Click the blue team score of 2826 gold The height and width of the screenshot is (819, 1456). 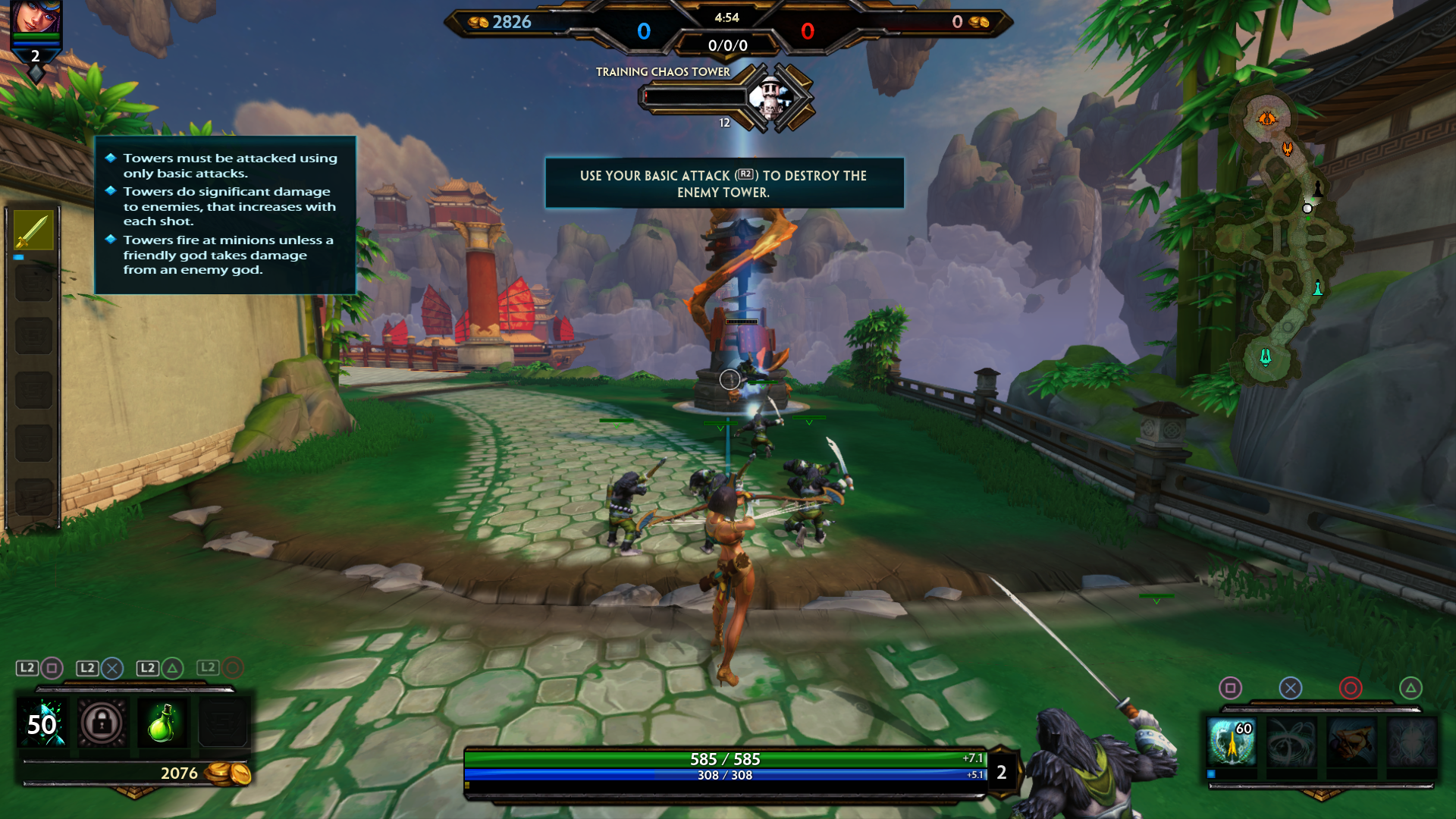click(514, 23)
